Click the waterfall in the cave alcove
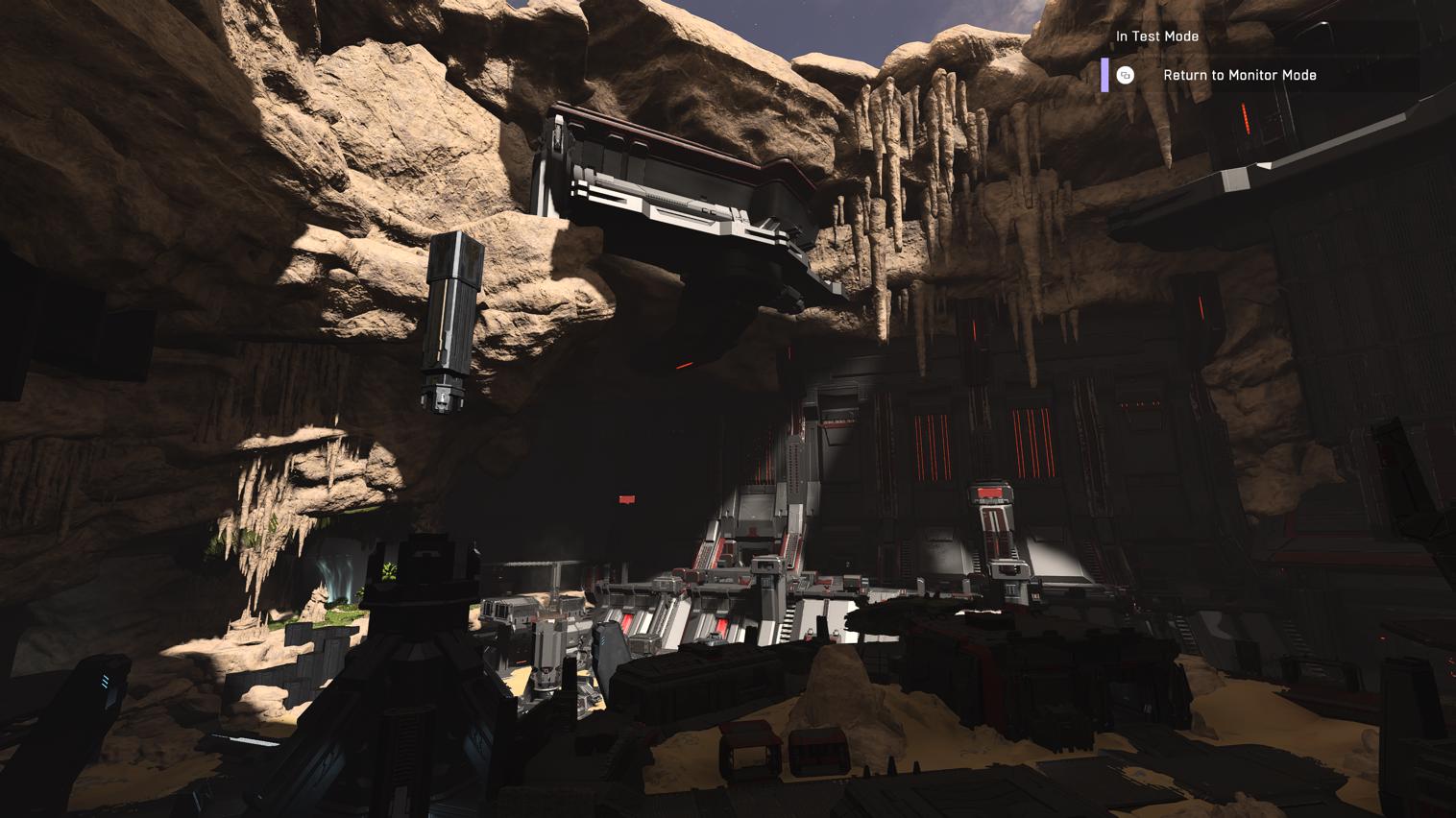Screen dimensions: 1456x818 tap(338, 576)
